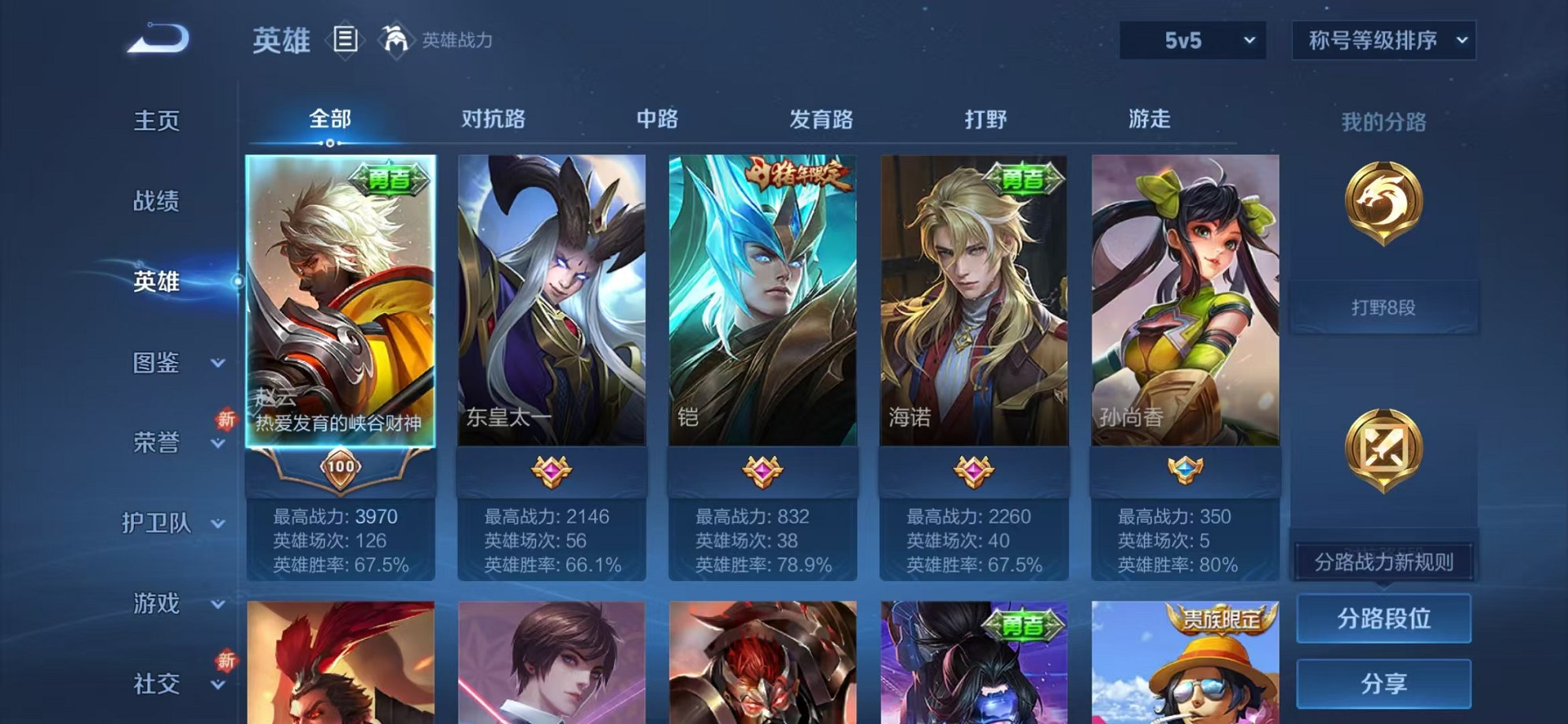Image resolution: width=1568 pixels, height=724 pixels.
Task: Open the 英雄战力 icon next to 英雄 title
Action: (x=396, y=40)
